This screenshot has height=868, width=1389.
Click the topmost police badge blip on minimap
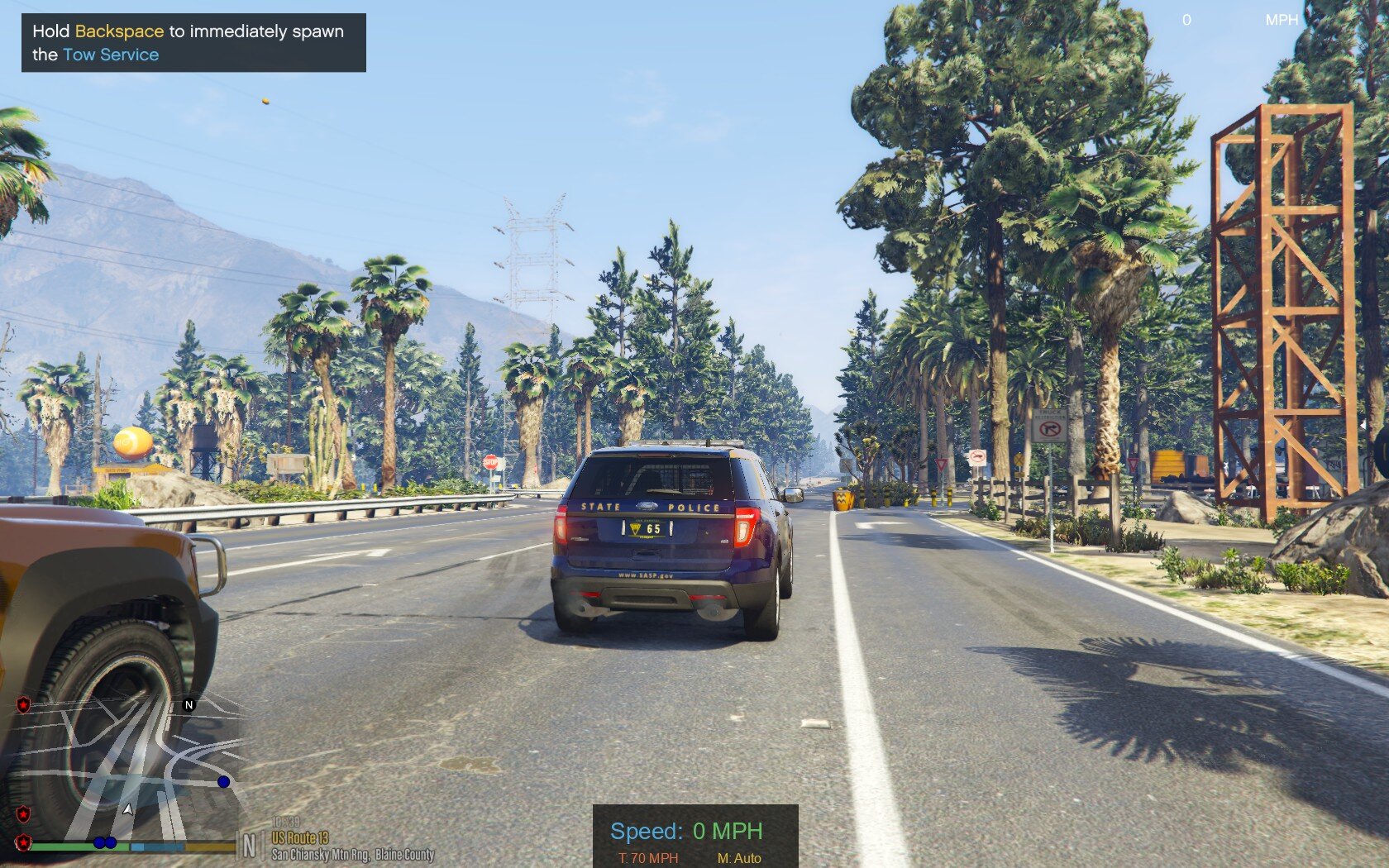click(x=24, y=704)
